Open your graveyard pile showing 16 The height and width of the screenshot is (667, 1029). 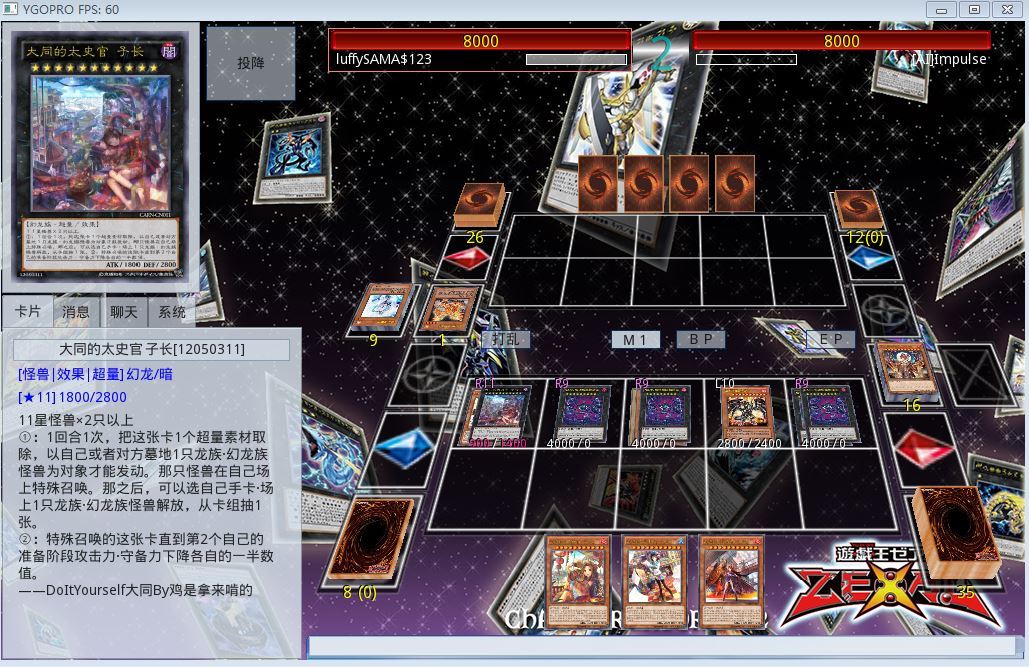coord(906,368)
